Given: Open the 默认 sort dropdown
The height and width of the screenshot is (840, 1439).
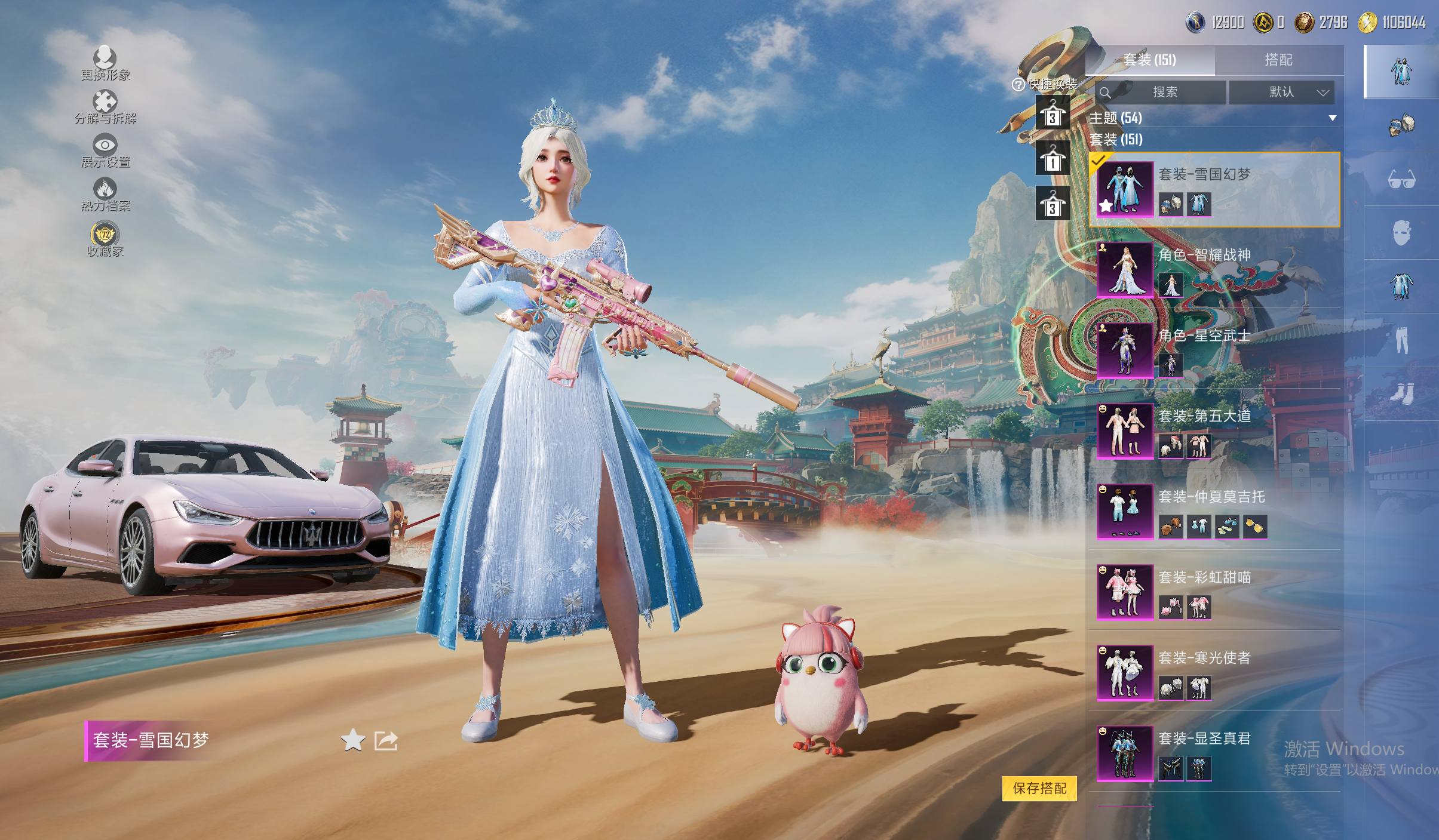Looking at the screenshot, I should [x=1281, y=92].
